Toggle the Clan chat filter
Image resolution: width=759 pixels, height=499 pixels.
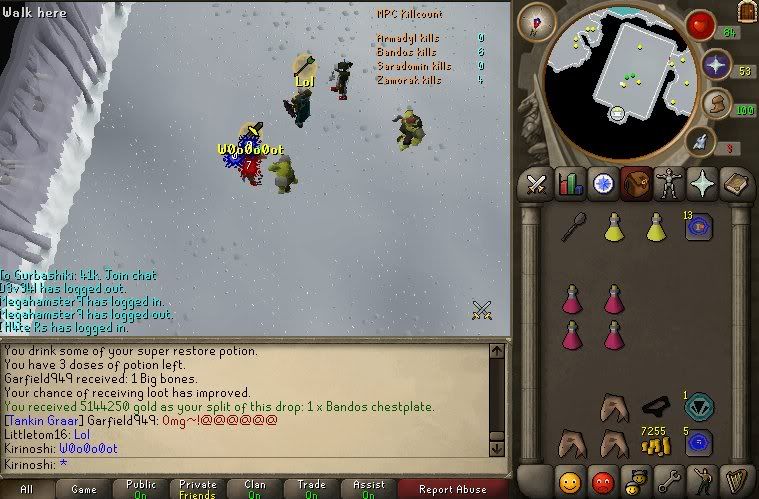tap(256, 489)
